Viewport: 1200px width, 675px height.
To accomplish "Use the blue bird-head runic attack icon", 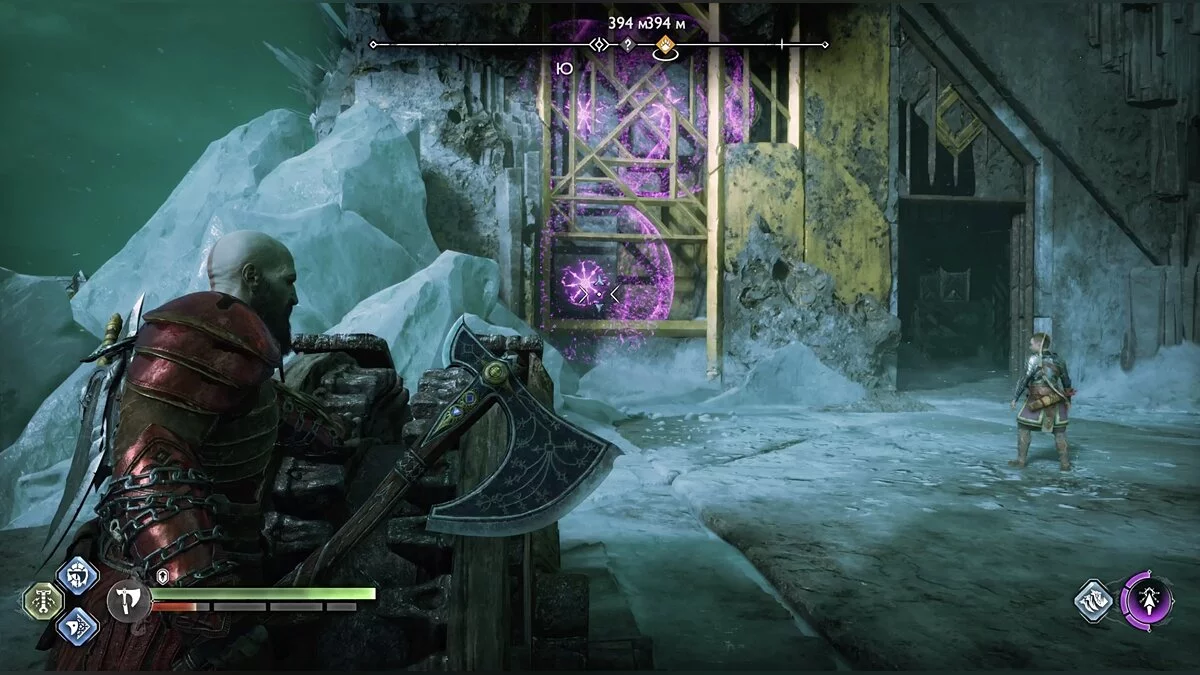I will point(77,627).
